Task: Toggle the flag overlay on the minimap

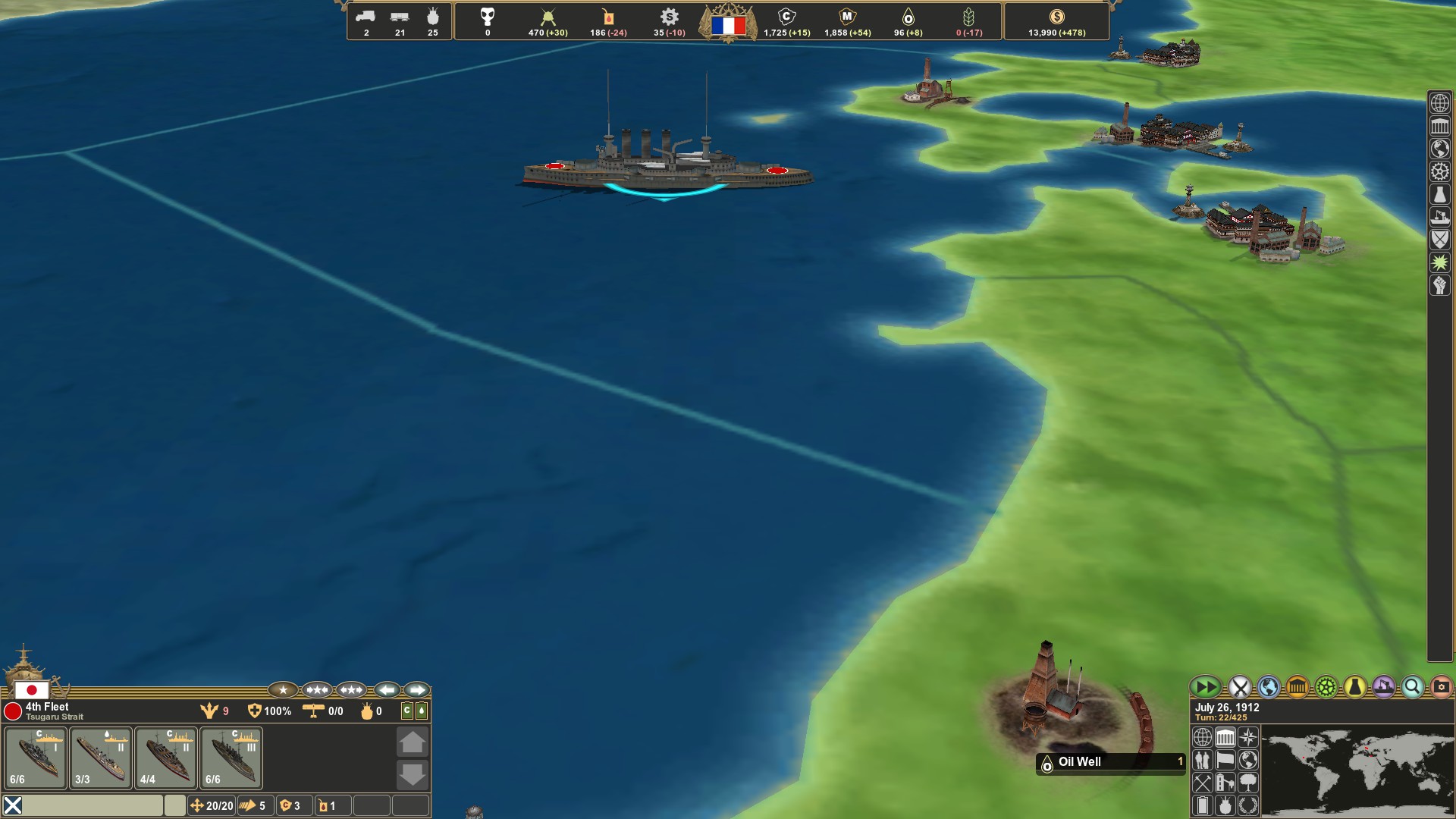Action: [x=1224, y=761]
